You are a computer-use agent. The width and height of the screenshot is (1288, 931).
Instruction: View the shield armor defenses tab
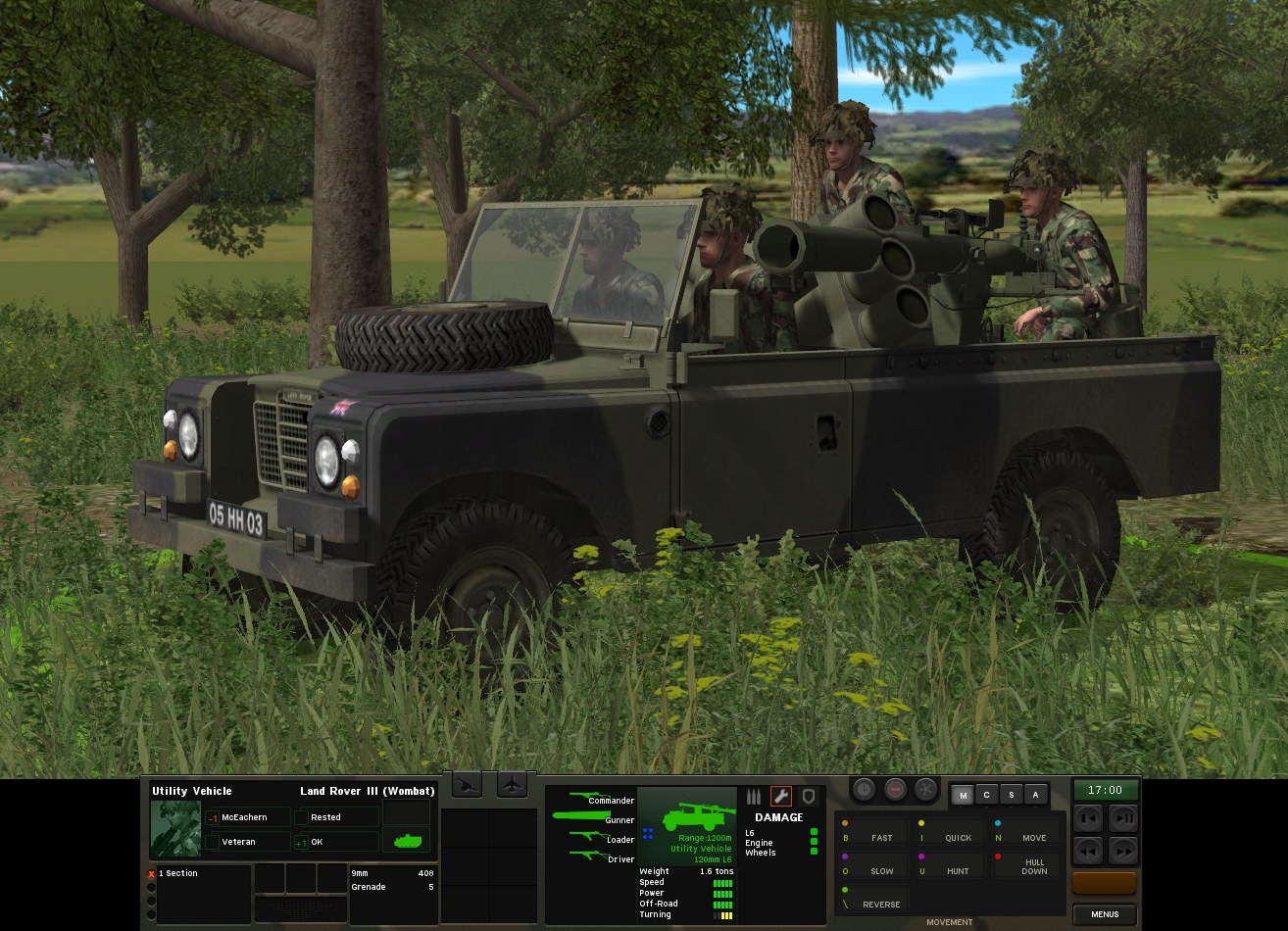coord(808,797)
